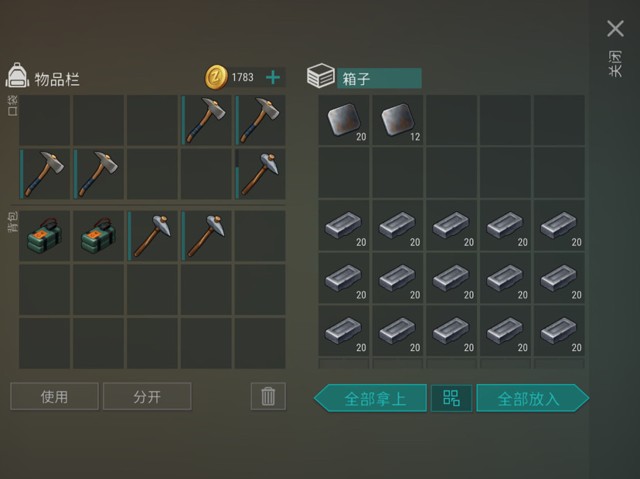Take everything with 全部拿上

(372, 398)
